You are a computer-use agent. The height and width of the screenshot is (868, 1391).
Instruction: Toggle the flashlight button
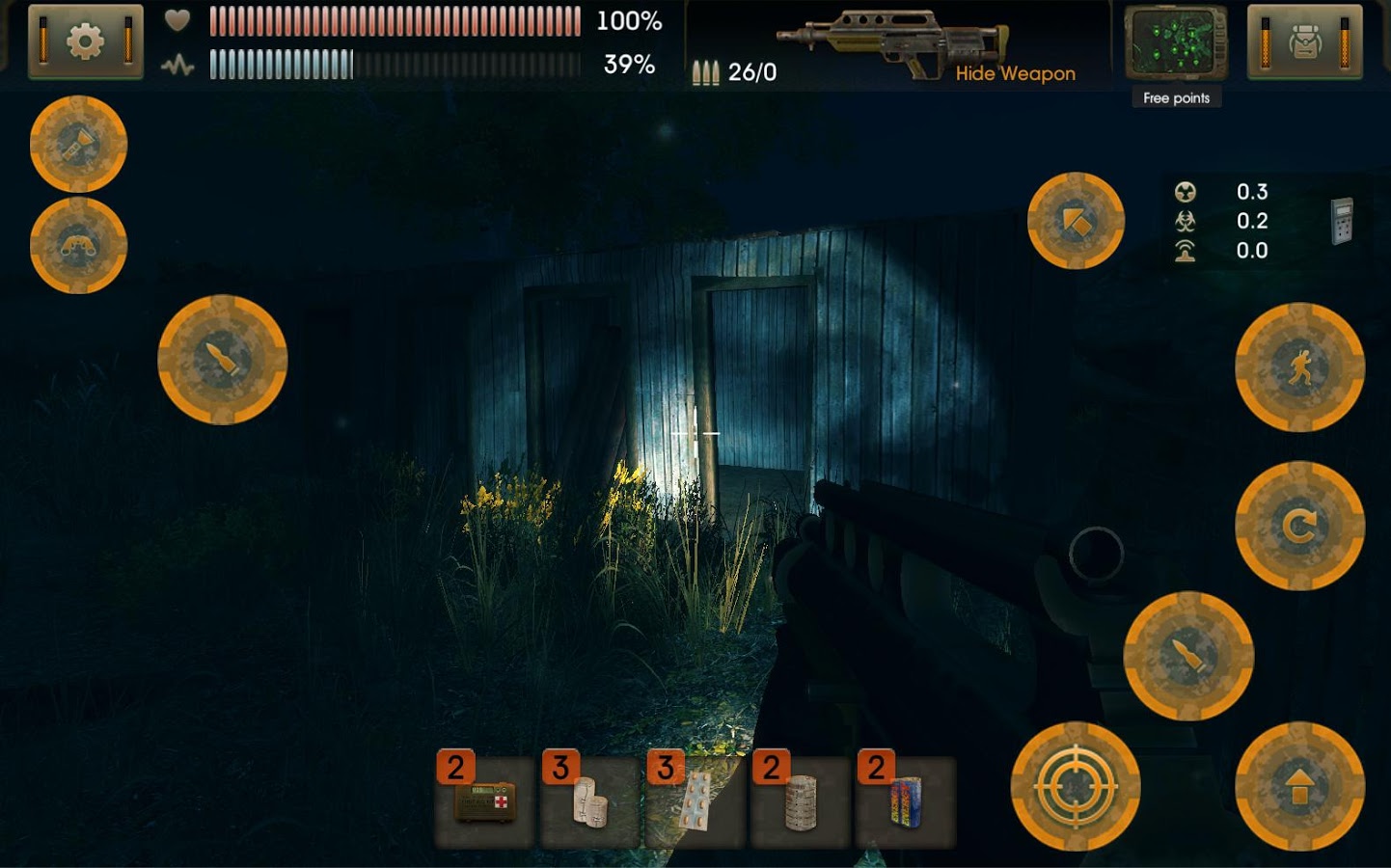click(78, 145)
